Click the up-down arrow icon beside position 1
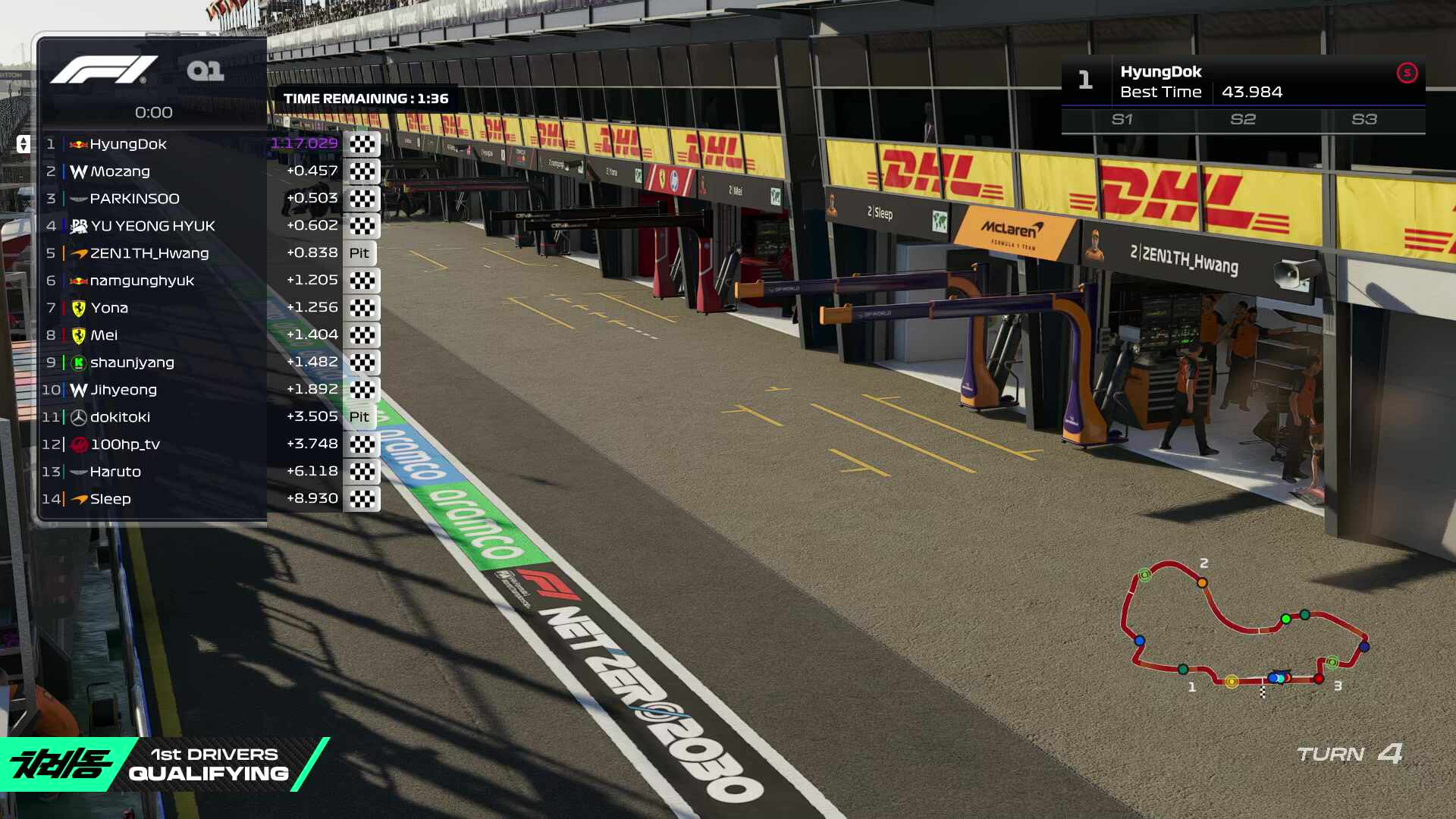1456x819 pixels. coord(24,144)
